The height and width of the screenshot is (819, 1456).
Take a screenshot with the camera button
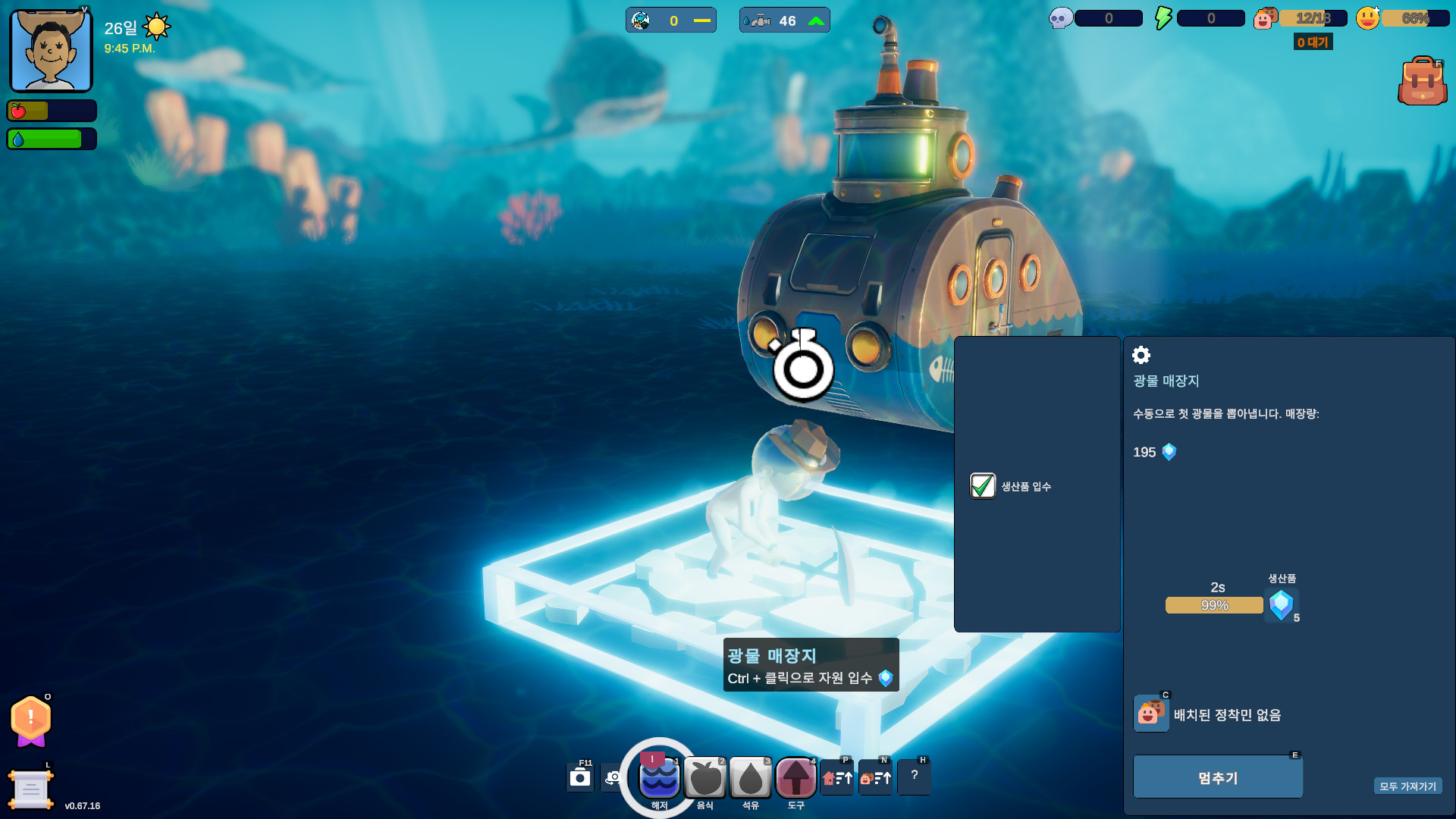(580, 778)
